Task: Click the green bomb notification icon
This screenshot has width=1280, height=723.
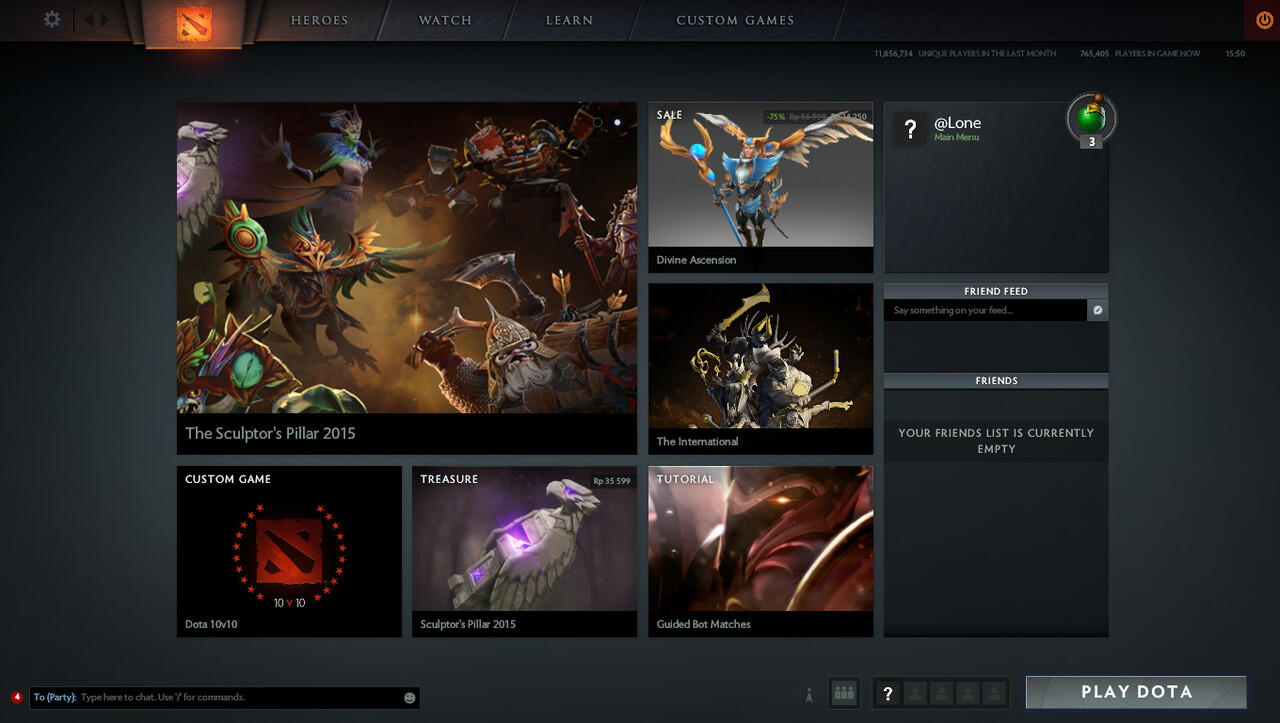Action: pyautogui.click(x=1091, y=118)
